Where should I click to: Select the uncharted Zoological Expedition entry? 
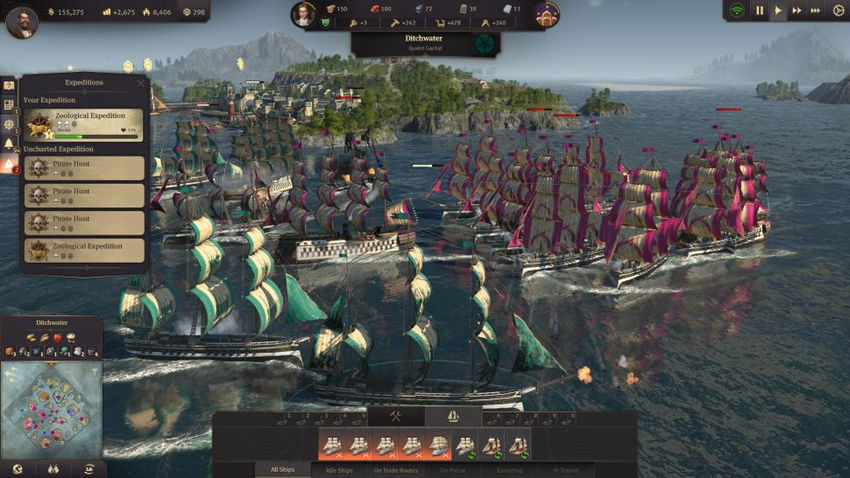84,249
